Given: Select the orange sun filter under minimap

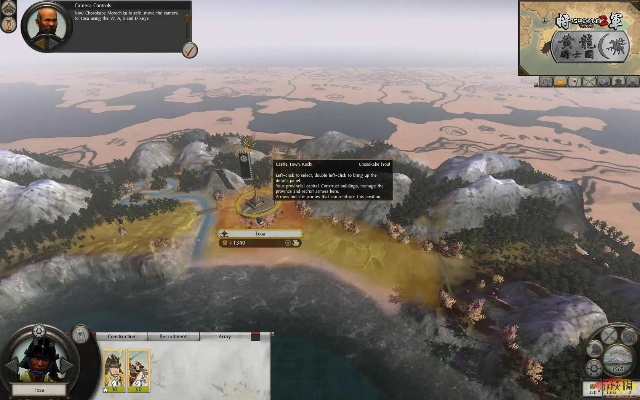Looking at the screenshot, I should tap(562, 80).
